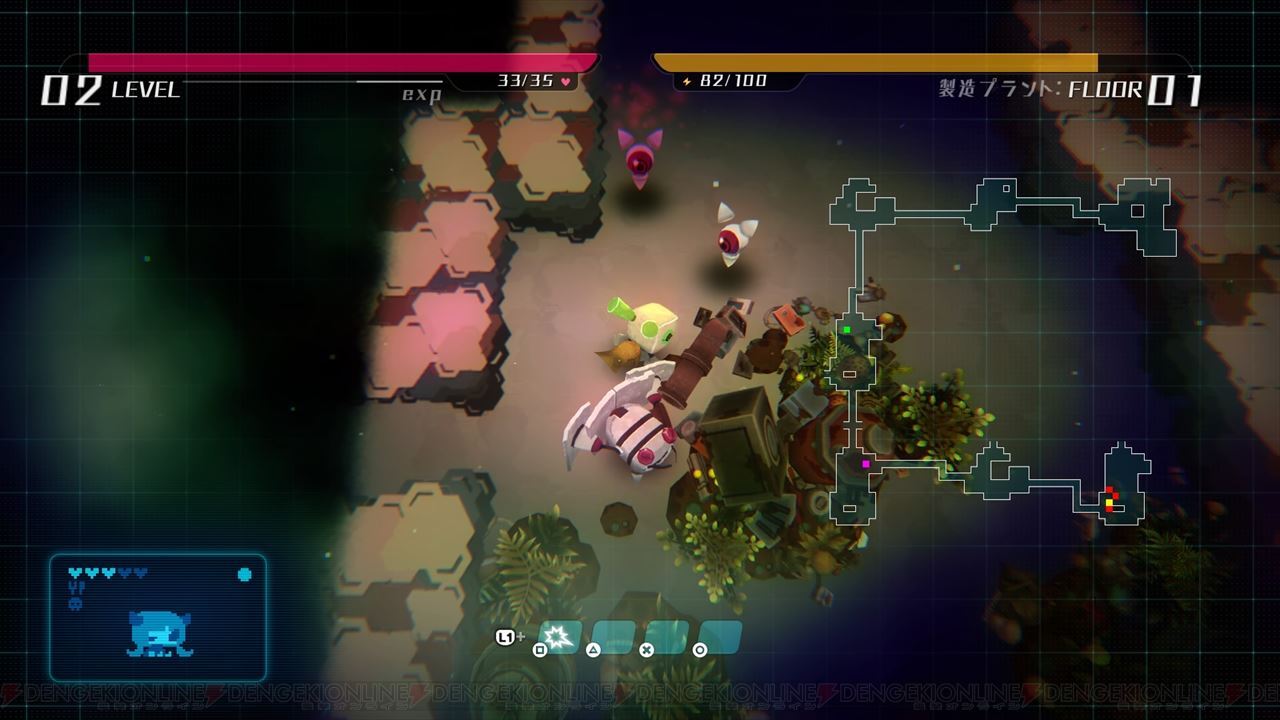Choose the red and yellow minimap marker
1280x720 pixels.
(1109, 497)
